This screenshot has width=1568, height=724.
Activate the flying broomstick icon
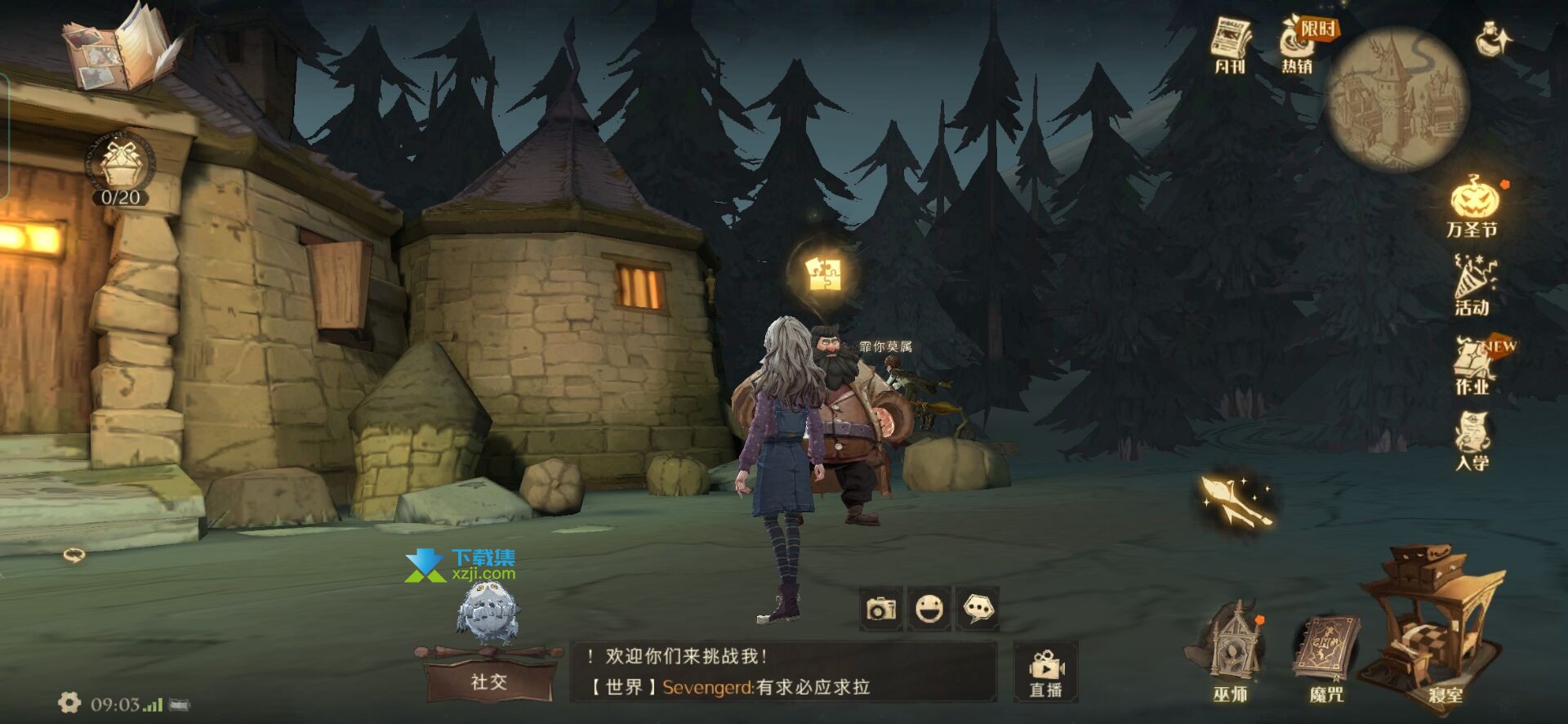(x=1236, y=499)
